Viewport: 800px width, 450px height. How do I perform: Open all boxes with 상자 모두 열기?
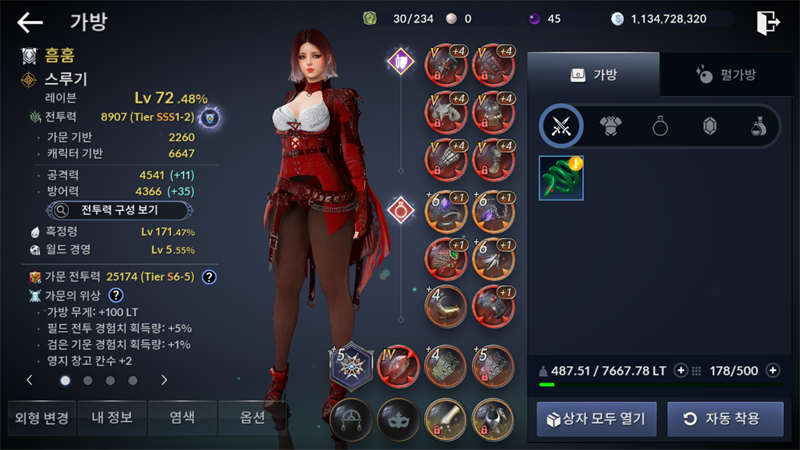click(596, 418)
